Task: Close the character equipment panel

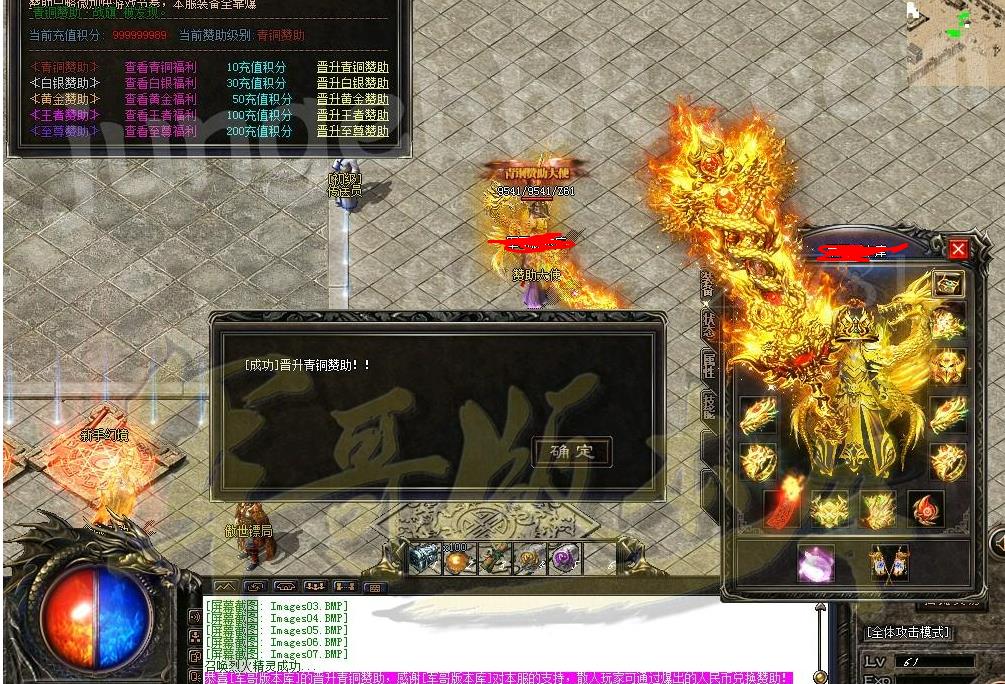Action: (x=958, y=249)
